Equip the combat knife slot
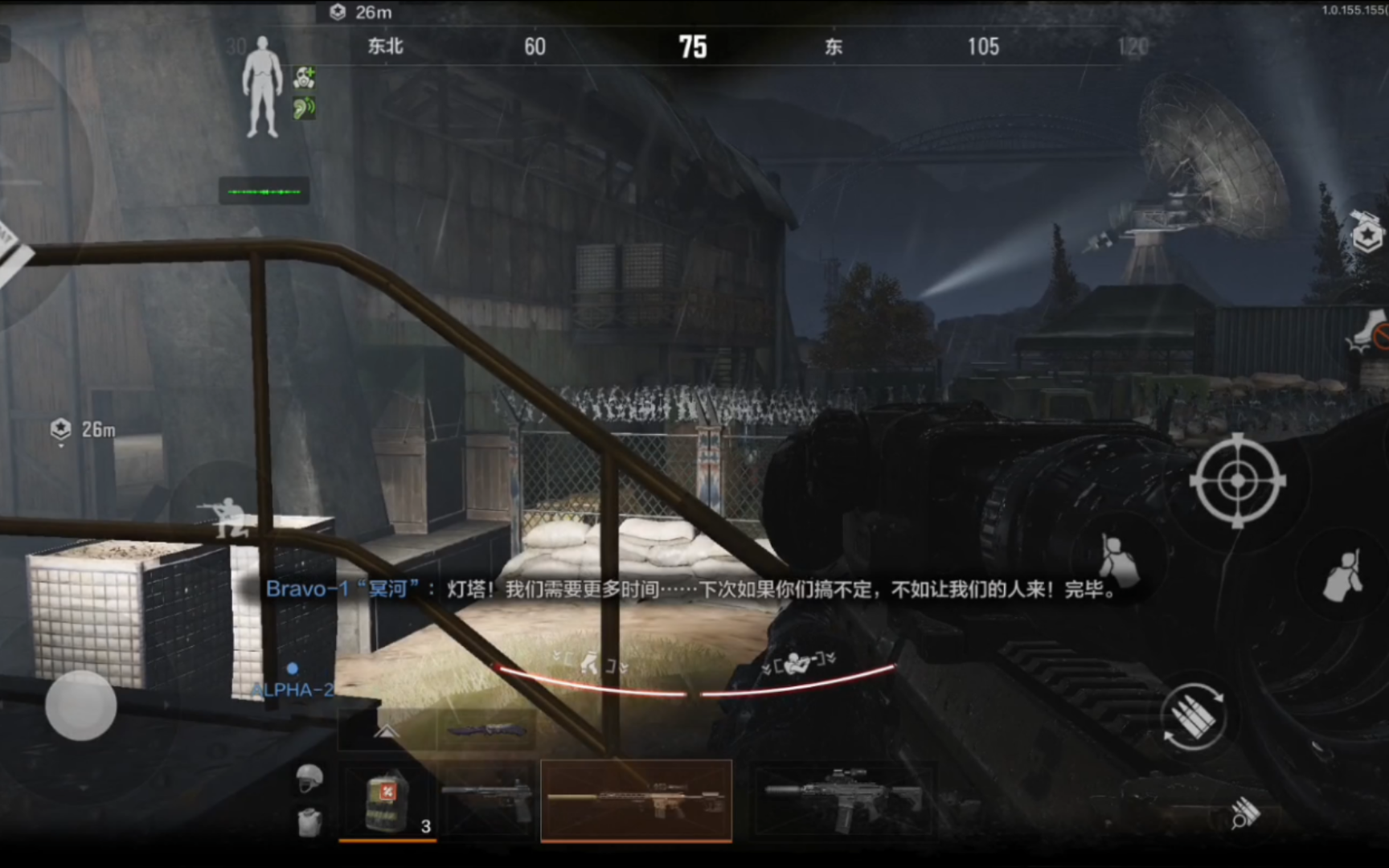The width and height of the screenshot is (1389, 868). [x=486, y=731]
